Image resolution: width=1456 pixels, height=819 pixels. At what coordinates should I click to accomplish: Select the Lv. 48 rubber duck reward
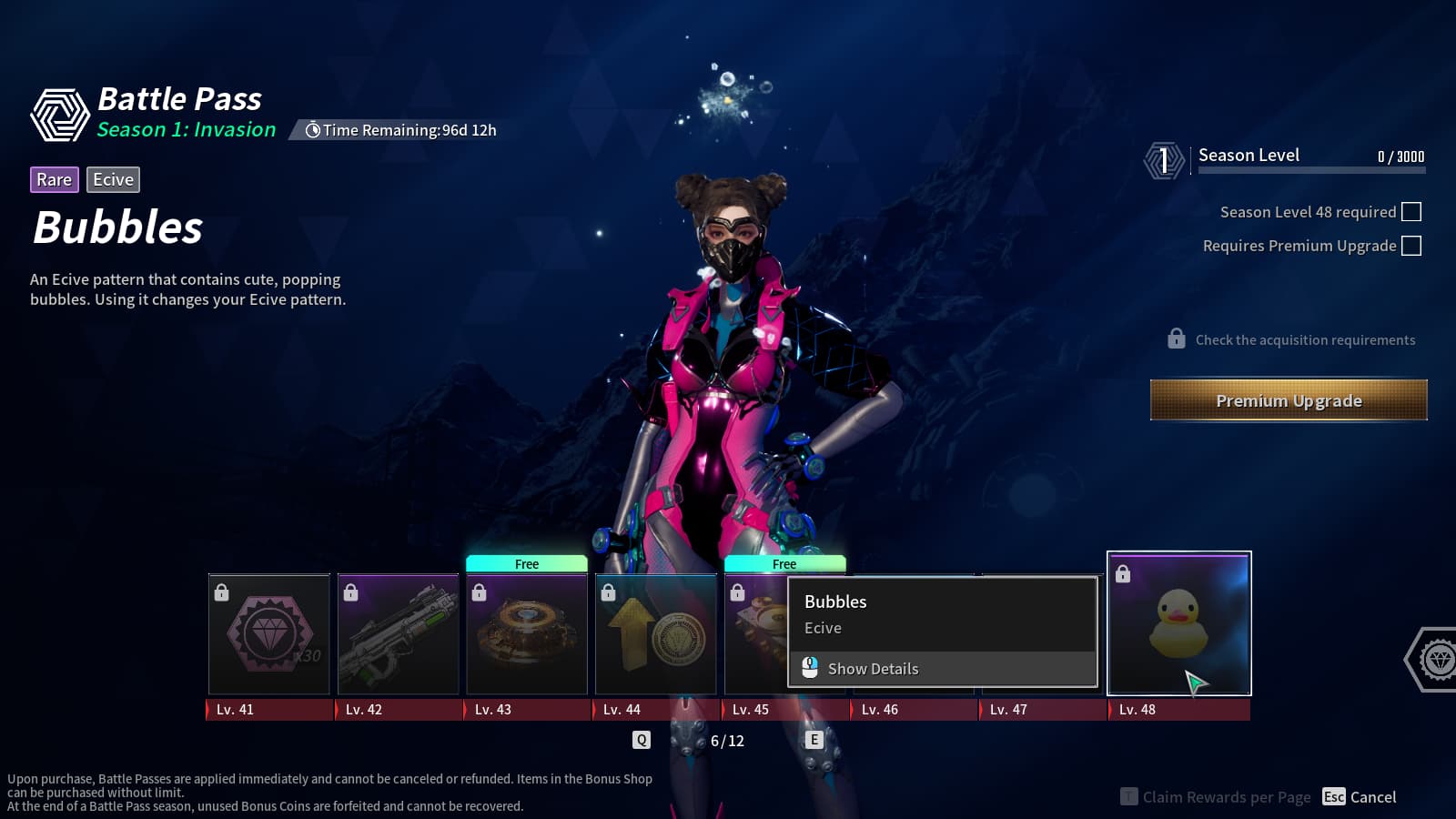(x=1178, y=624)
